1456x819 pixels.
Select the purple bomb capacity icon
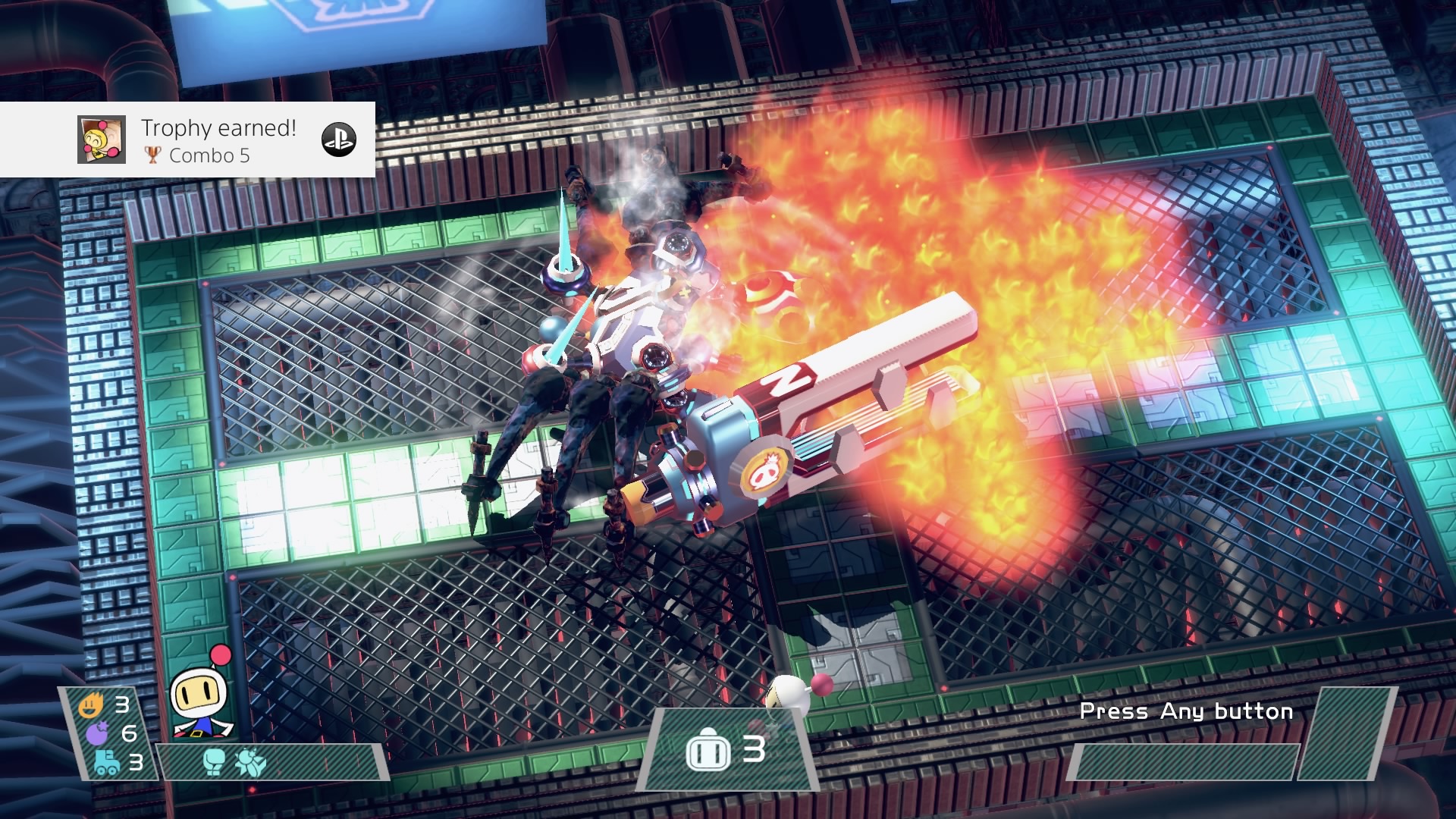98,733
